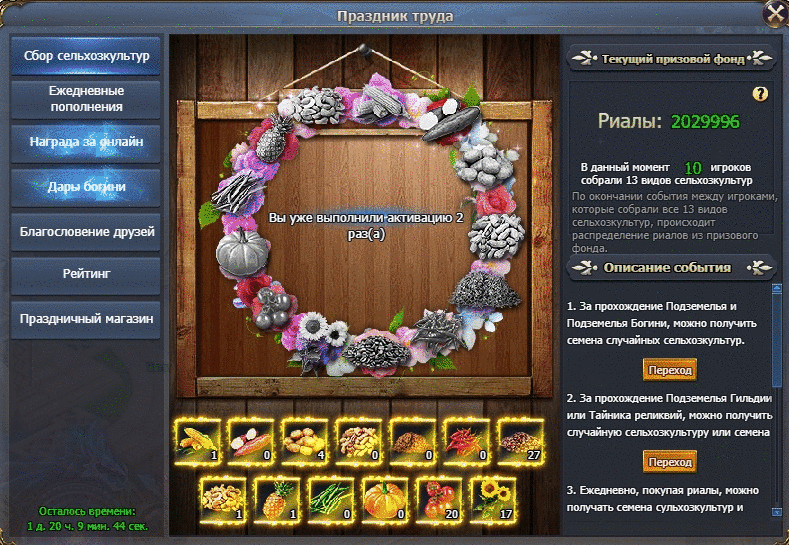The width and height of the screenshot is (789, 545).
Task: Choose the red chili peppers slot
Action: [x=467, y=439]
